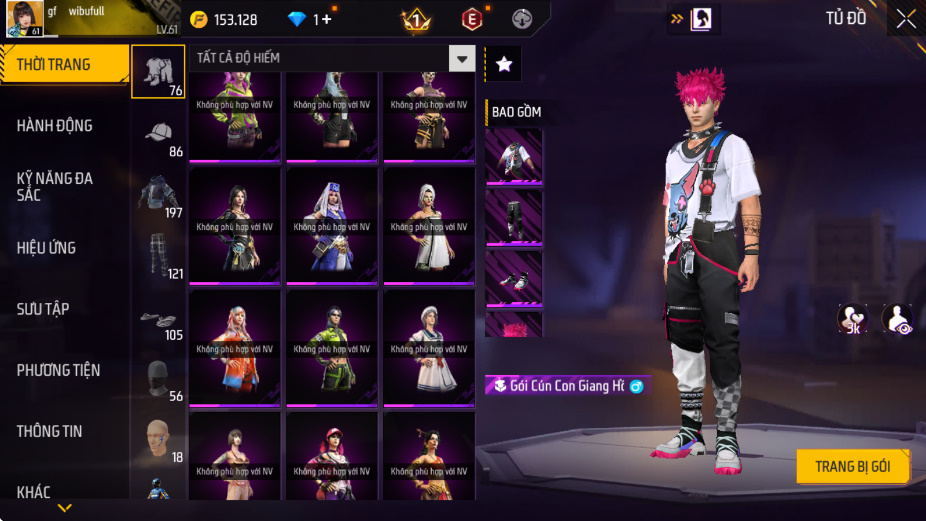
Task: Switch to SƯU TẬP section
Action: click(43, 309)
